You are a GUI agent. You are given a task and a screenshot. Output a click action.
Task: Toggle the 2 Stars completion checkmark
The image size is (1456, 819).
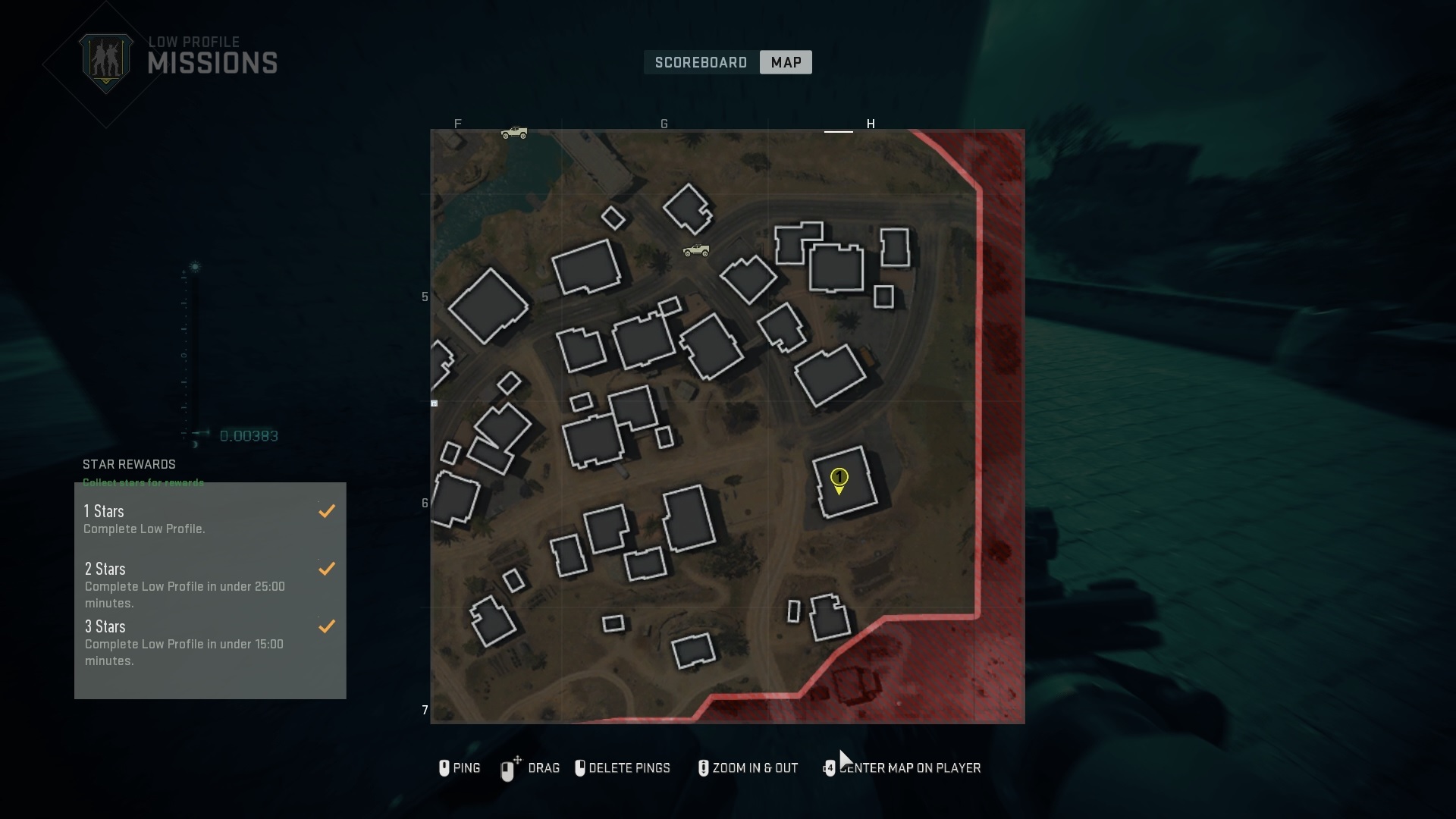tap(327, 569)
